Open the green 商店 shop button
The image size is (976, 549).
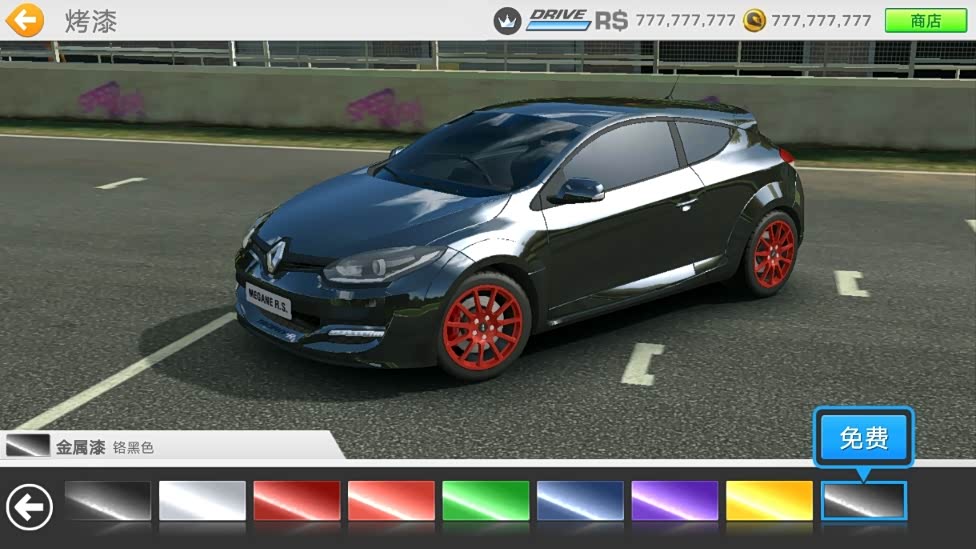click(x=925, y=20)
